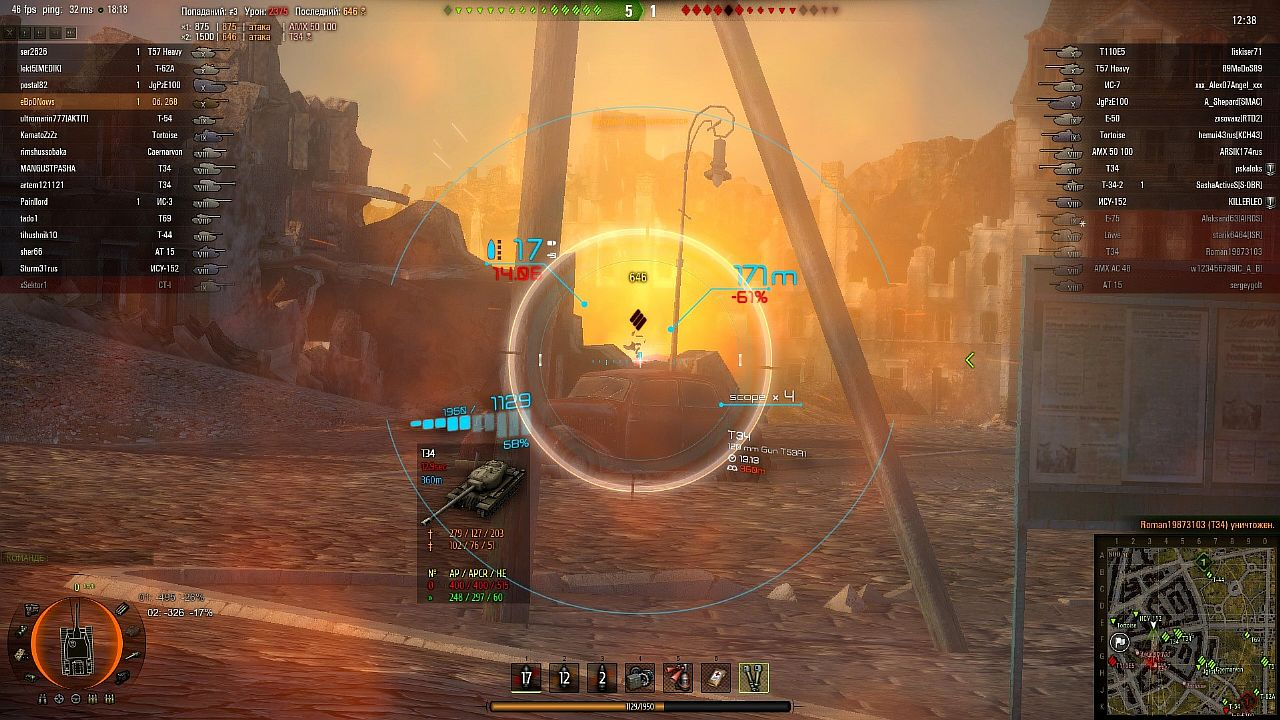Select the shell slot holding 17 rounds
This screenshot has height=720, width=1280.
[x=526, y=678]
